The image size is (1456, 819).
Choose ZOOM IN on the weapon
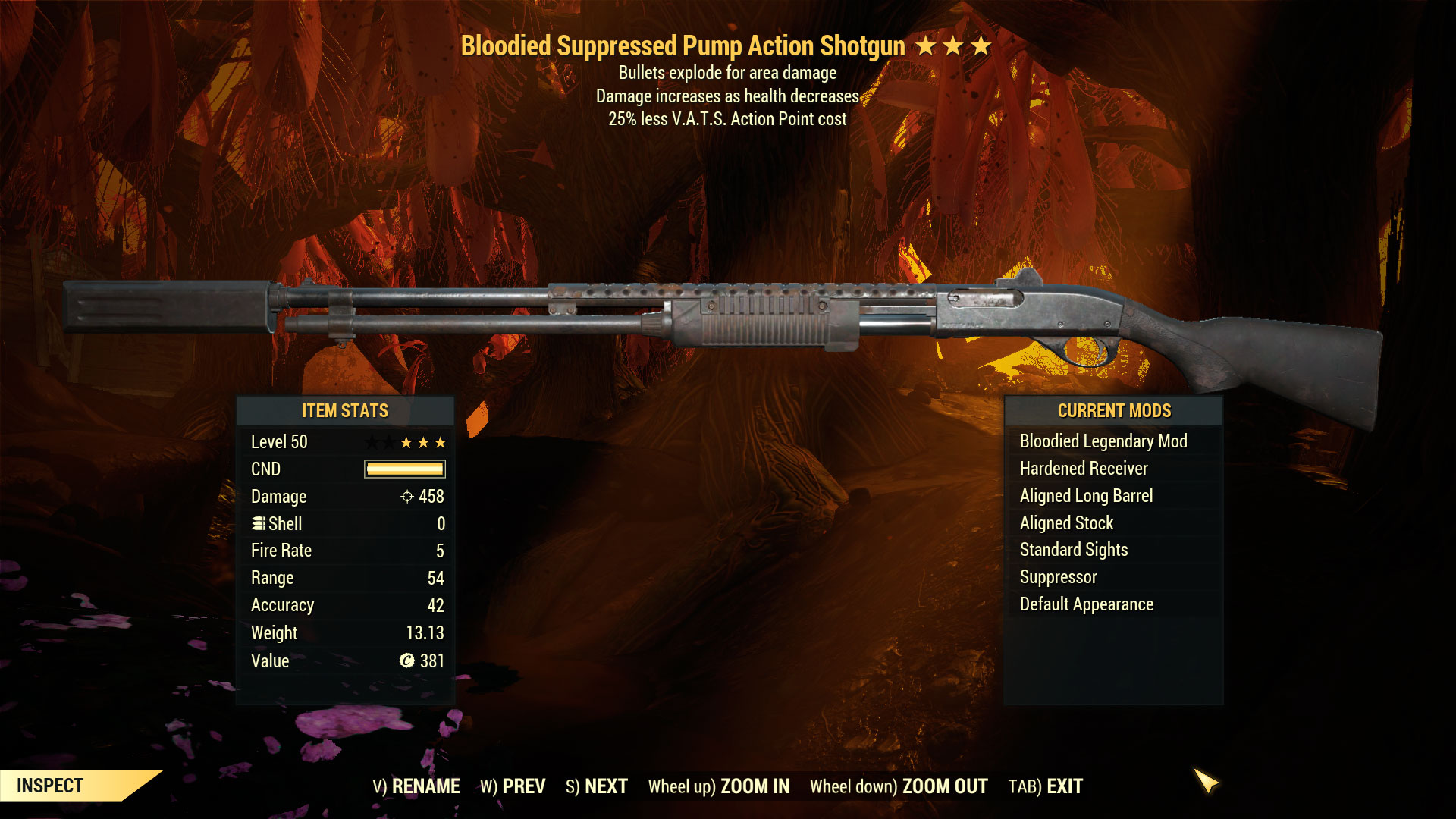click(x=719, y=786)
